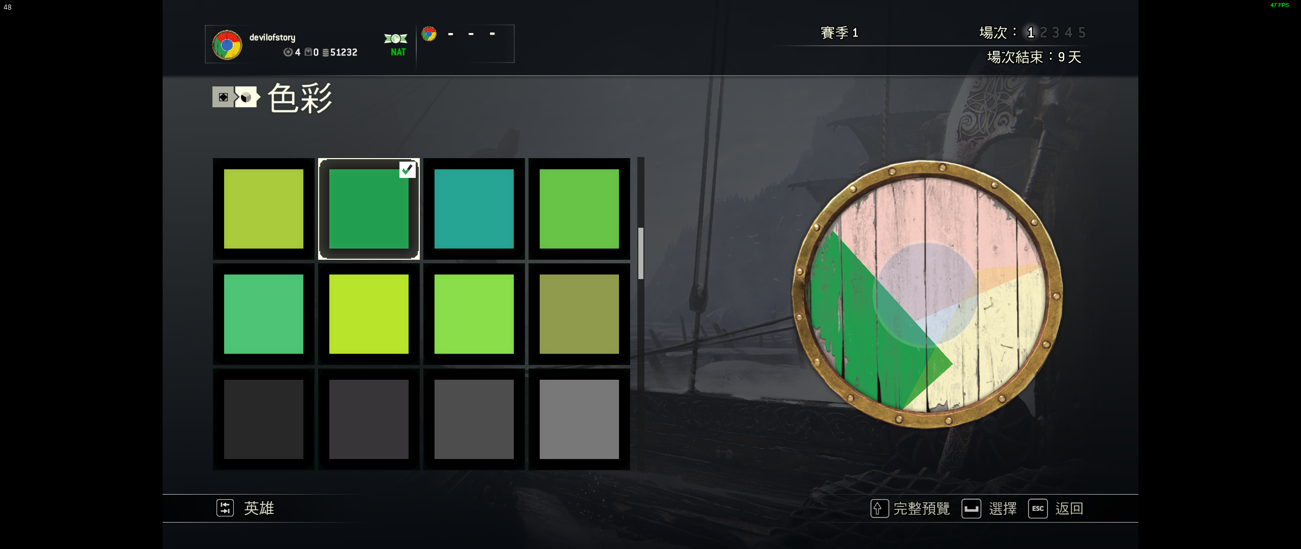Screen dimensions: 1301x549
Task: Go back with the 返回 button
Action: click(1056, 508)
